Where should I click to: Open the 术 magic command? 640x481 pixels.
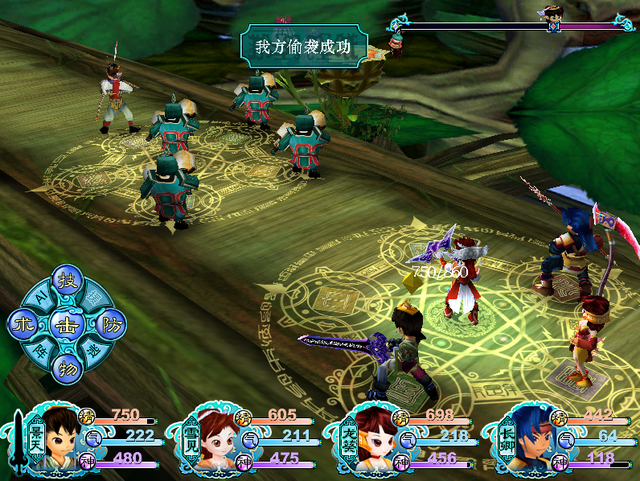click(x=23, y=323)
